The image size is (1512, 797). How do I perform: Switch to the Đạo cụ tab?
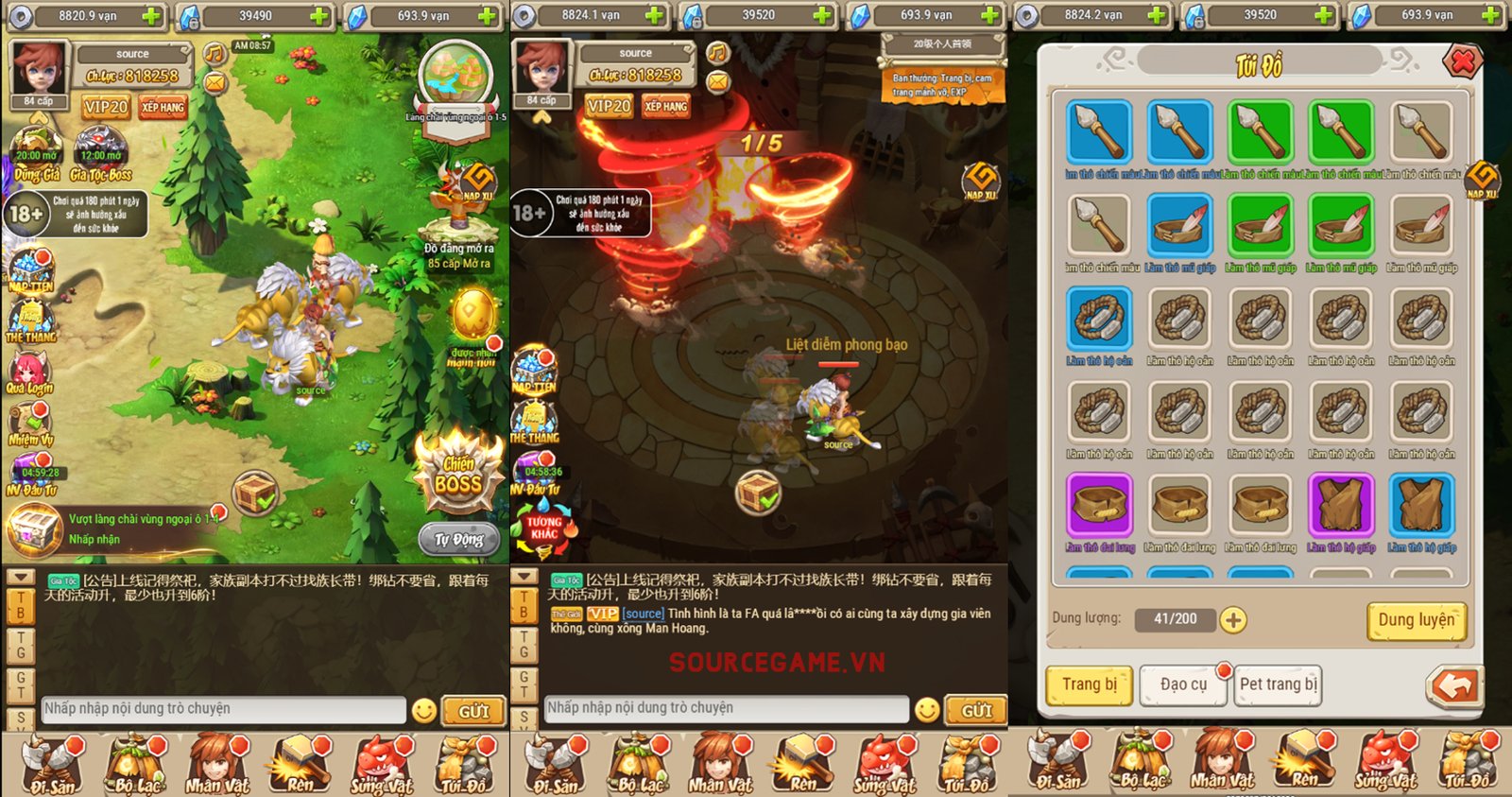pos(1183,685)
